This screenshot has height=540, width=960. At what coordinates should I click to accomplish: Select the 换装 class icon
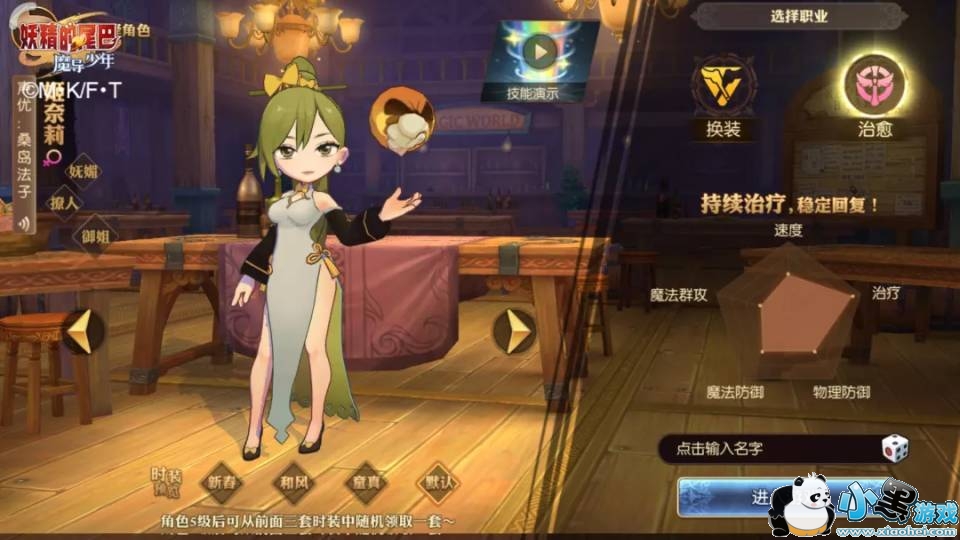pyautogui.click(x=728, y=88)
